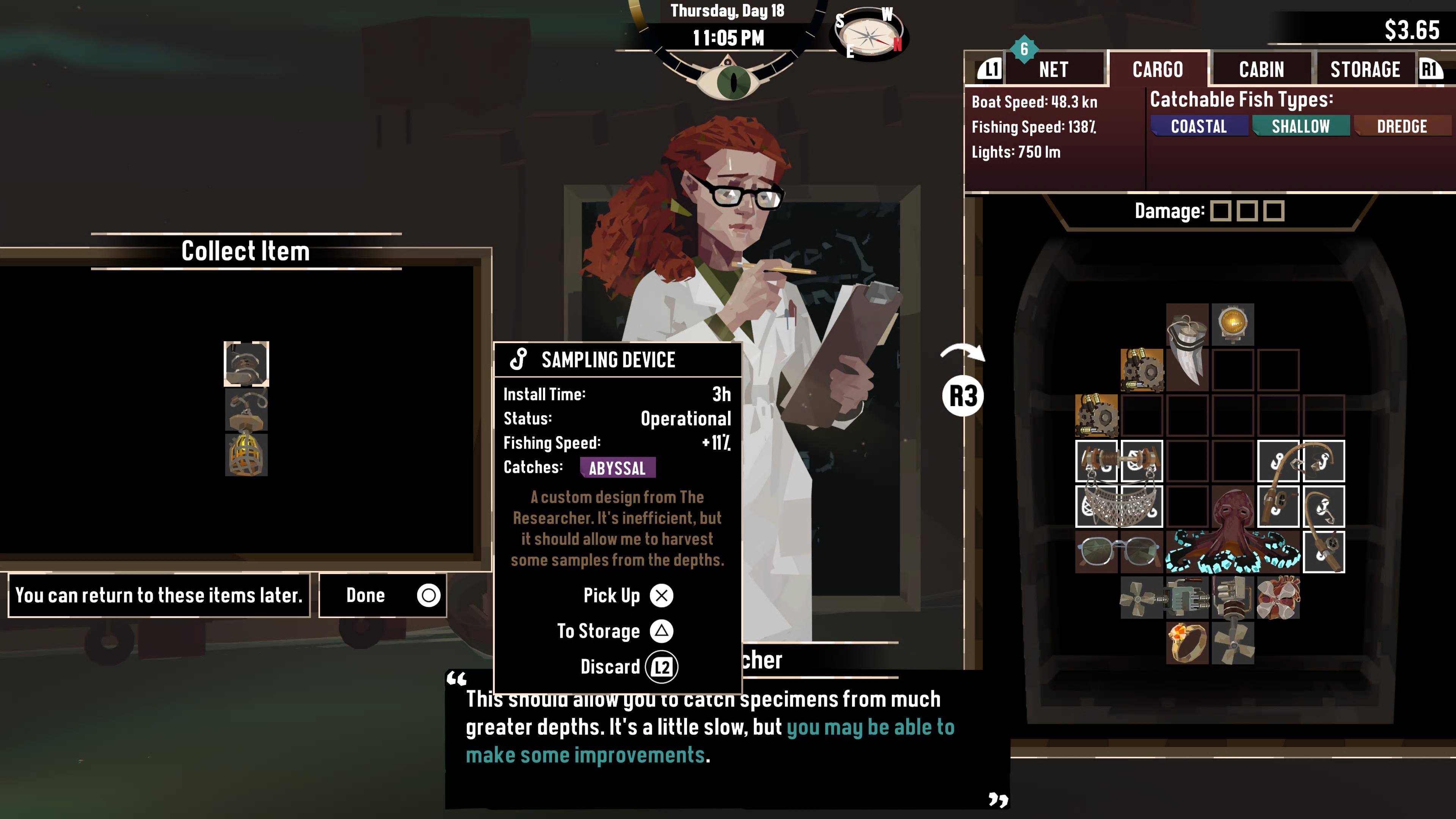Switch to the CABIN tab
This screenshot has width=1456, height=819.
click(x=1261, y=69)
